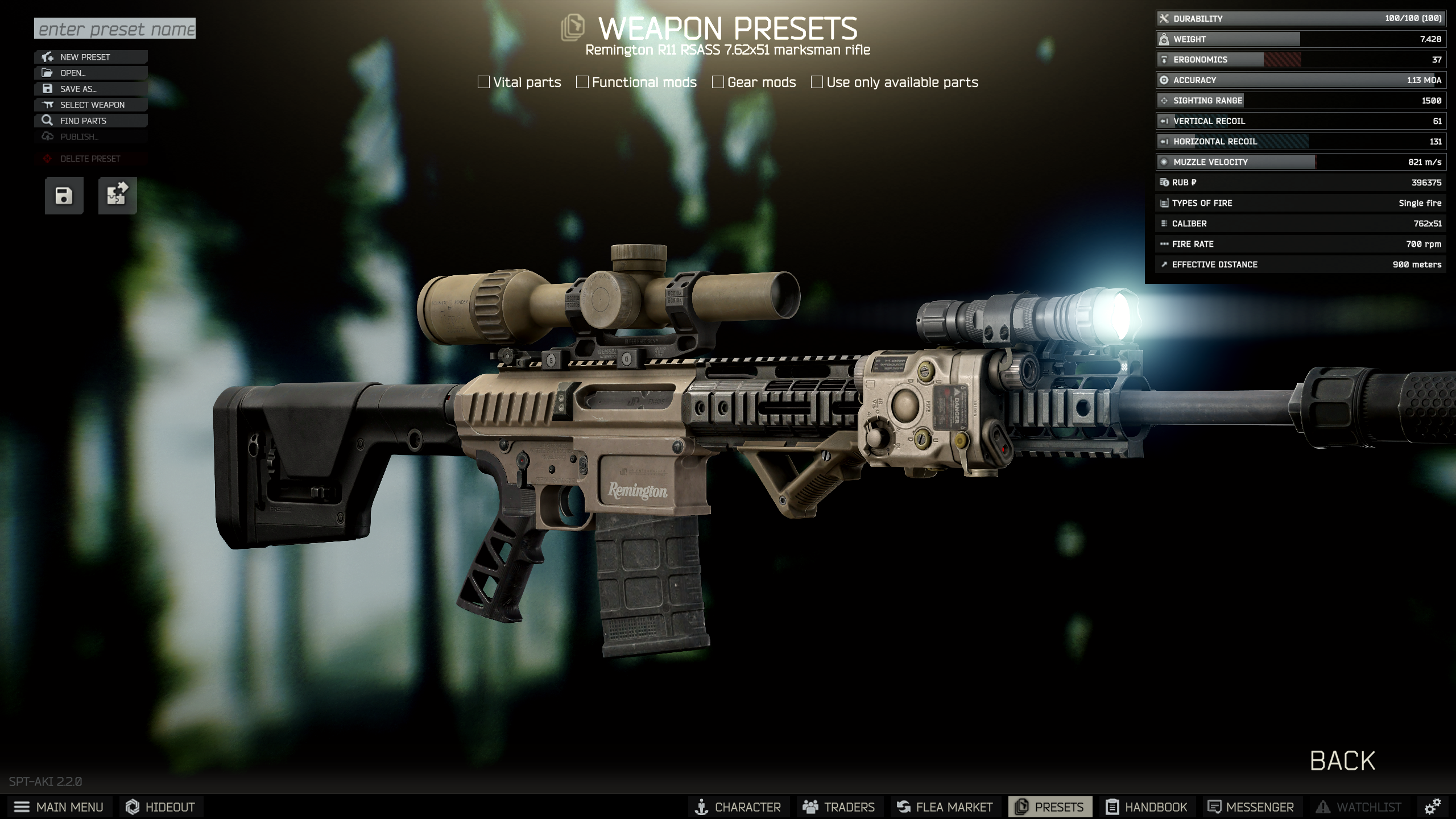Switch to the Character tab
The height and width of the screenshot is (819, 1456).
(x=738, y=807)
